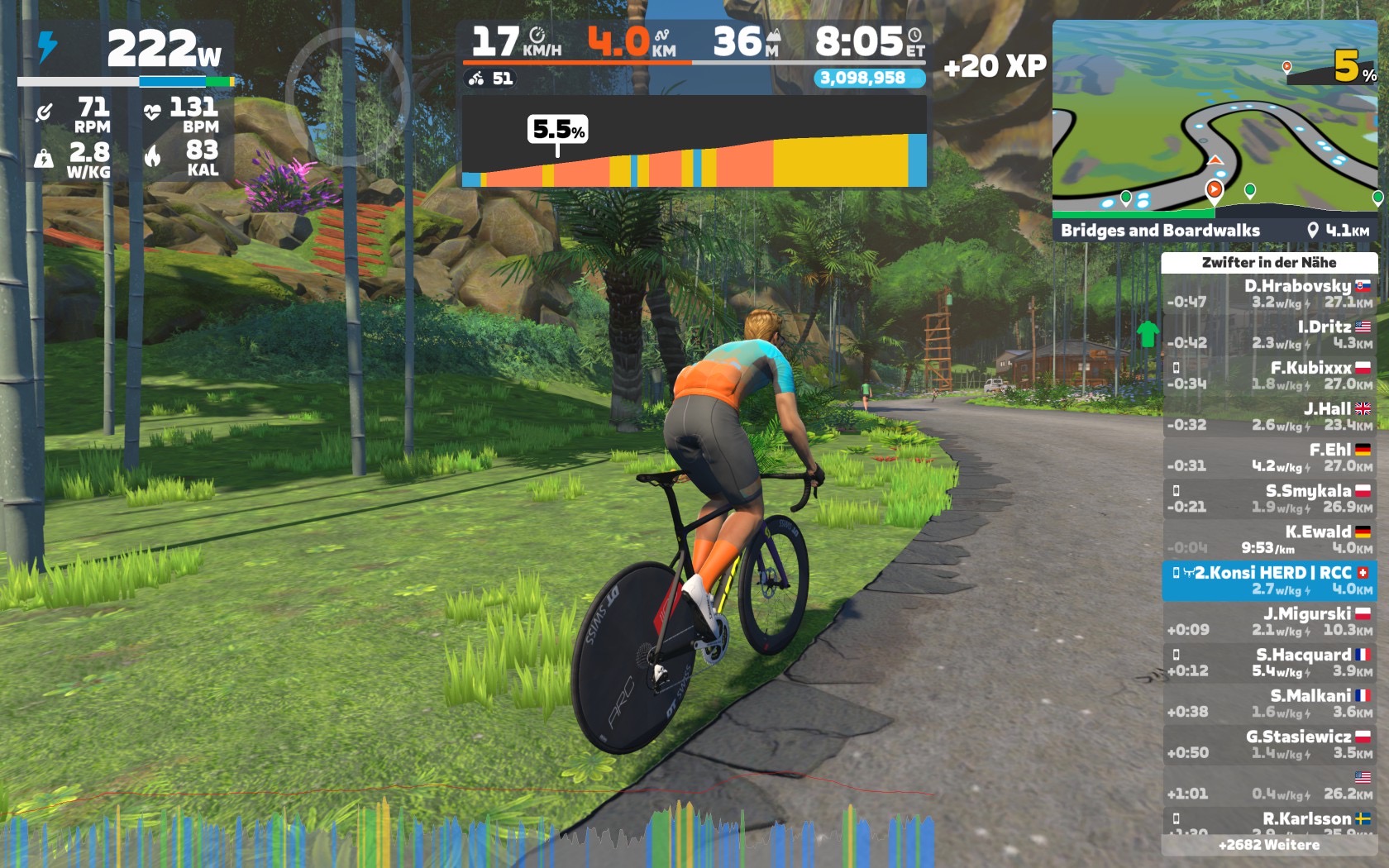Screen dimensions: 1389x868
Task: Click the Bridges and Boardwalks route label
Action: (x=1160, y=231)
